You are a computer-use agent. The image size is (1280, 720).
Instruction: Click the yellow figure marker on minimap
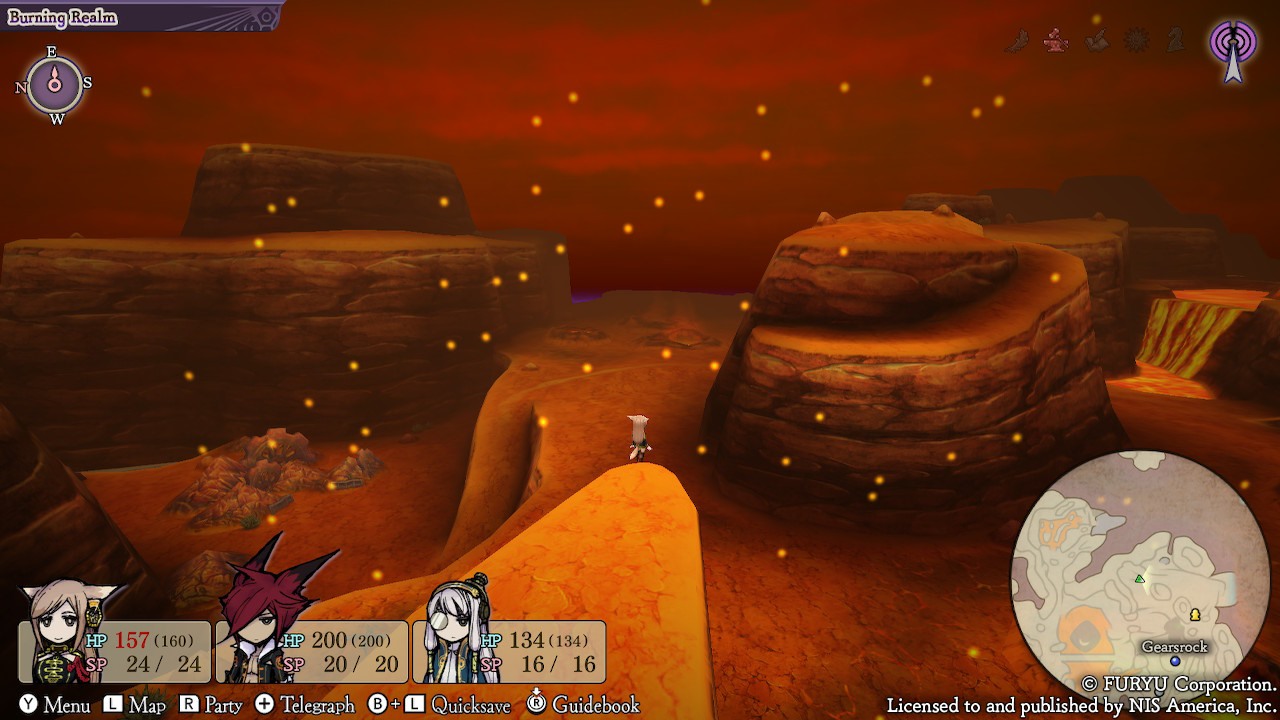click(1194, 614)
